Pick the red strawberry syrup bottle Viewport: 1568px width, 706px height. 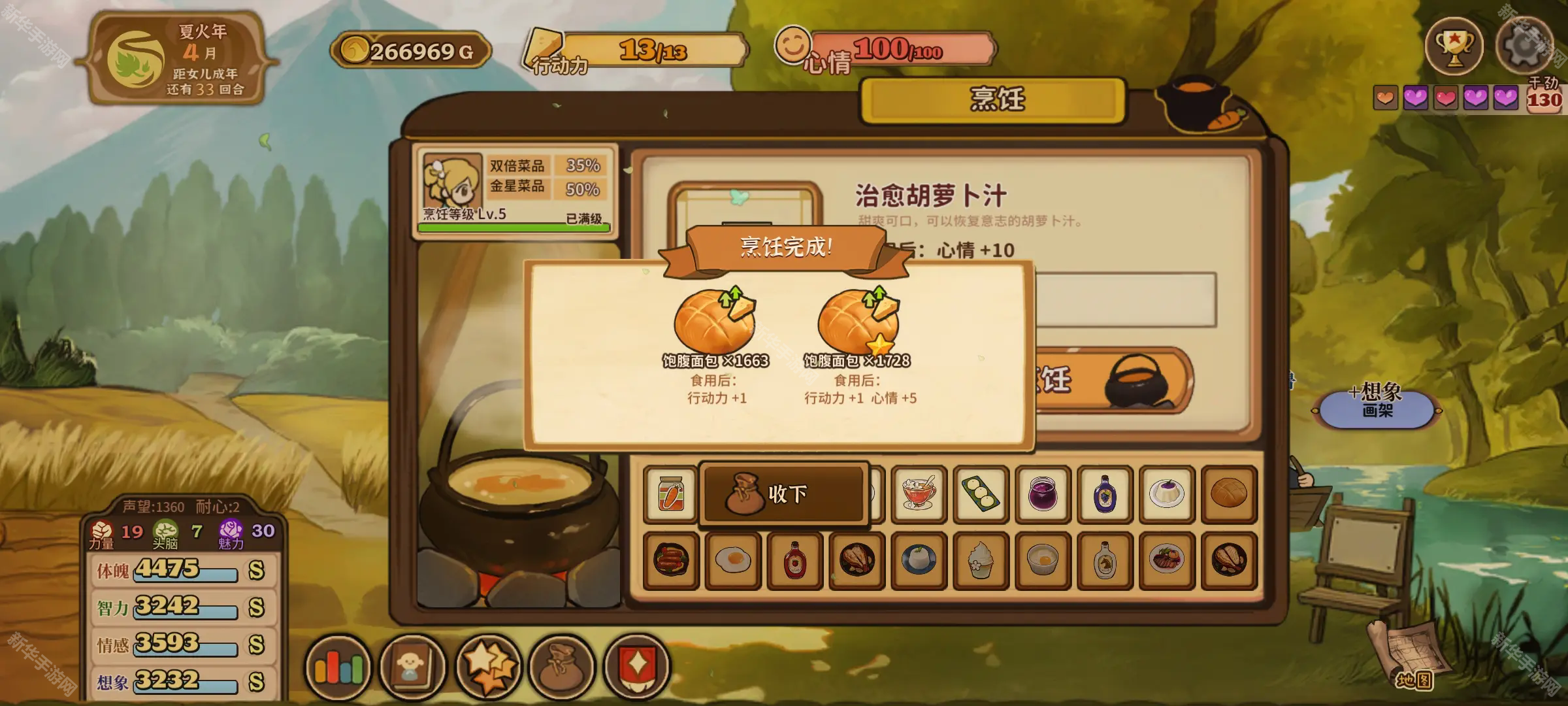pyautogui.click(x=795, y=561)
